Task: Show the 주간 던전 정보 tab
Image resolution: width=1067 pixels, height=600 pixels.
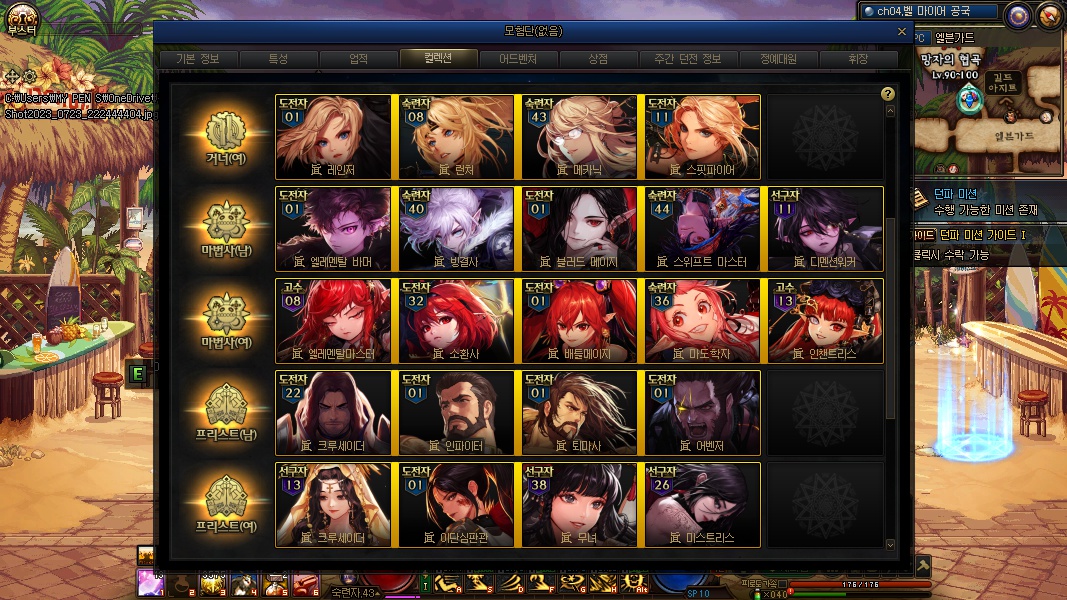Action: tap(680, 59)
